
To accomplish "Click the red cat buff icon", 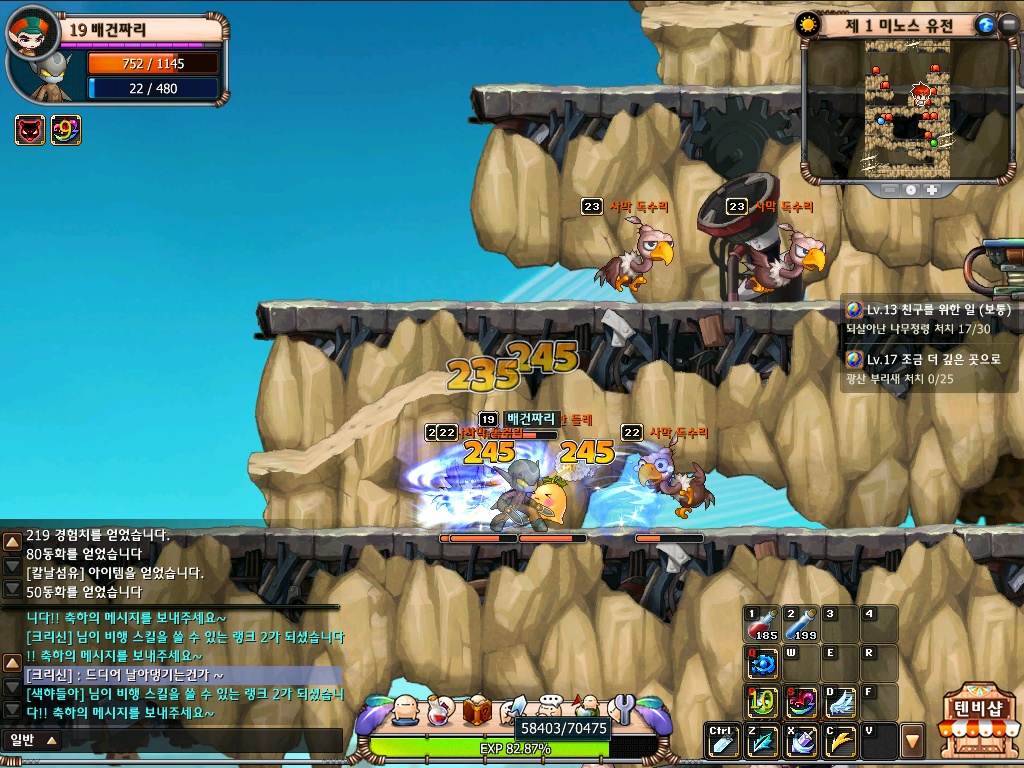I will click(30, 130).
